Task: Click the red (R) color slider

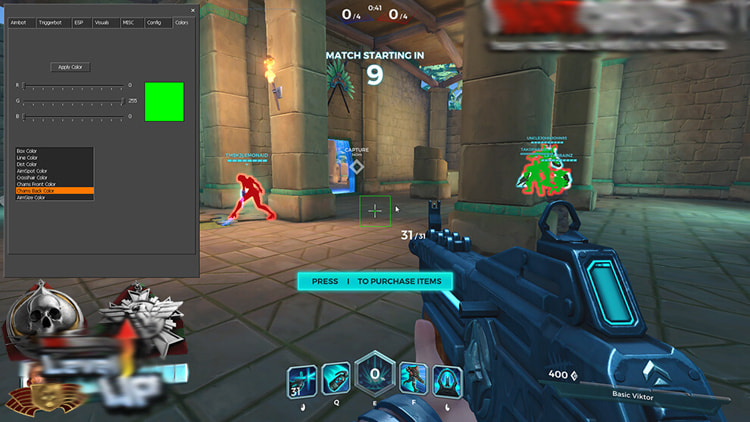Action: click(x=74, y=86)
